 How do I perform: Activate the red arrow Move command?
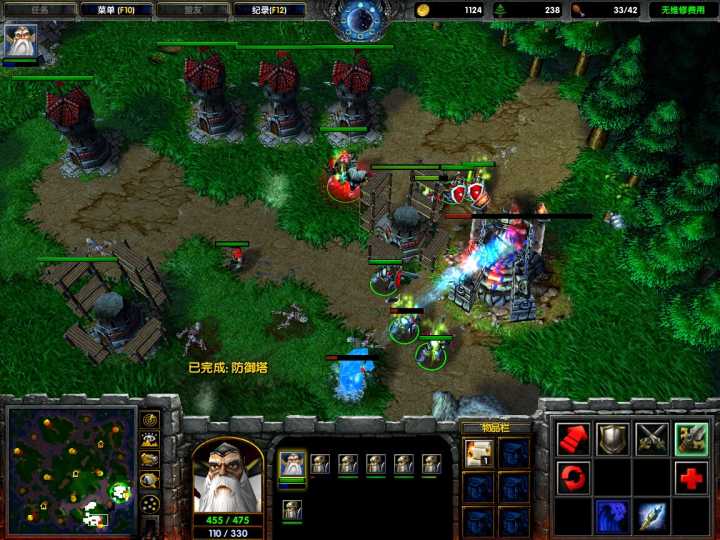coord(573,439)
